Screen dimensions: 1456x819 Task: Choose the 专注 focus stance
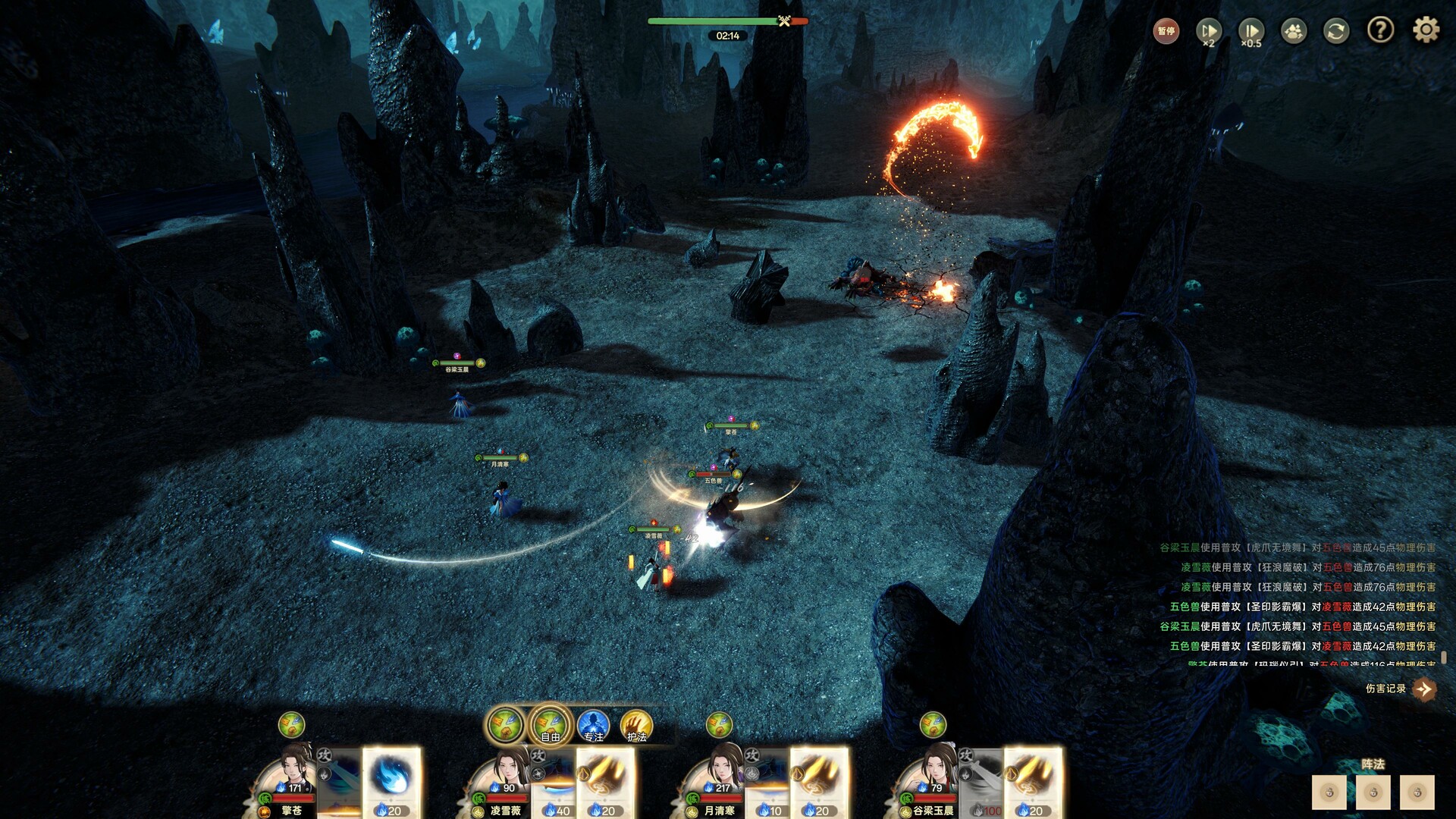(x=593, y=726)
